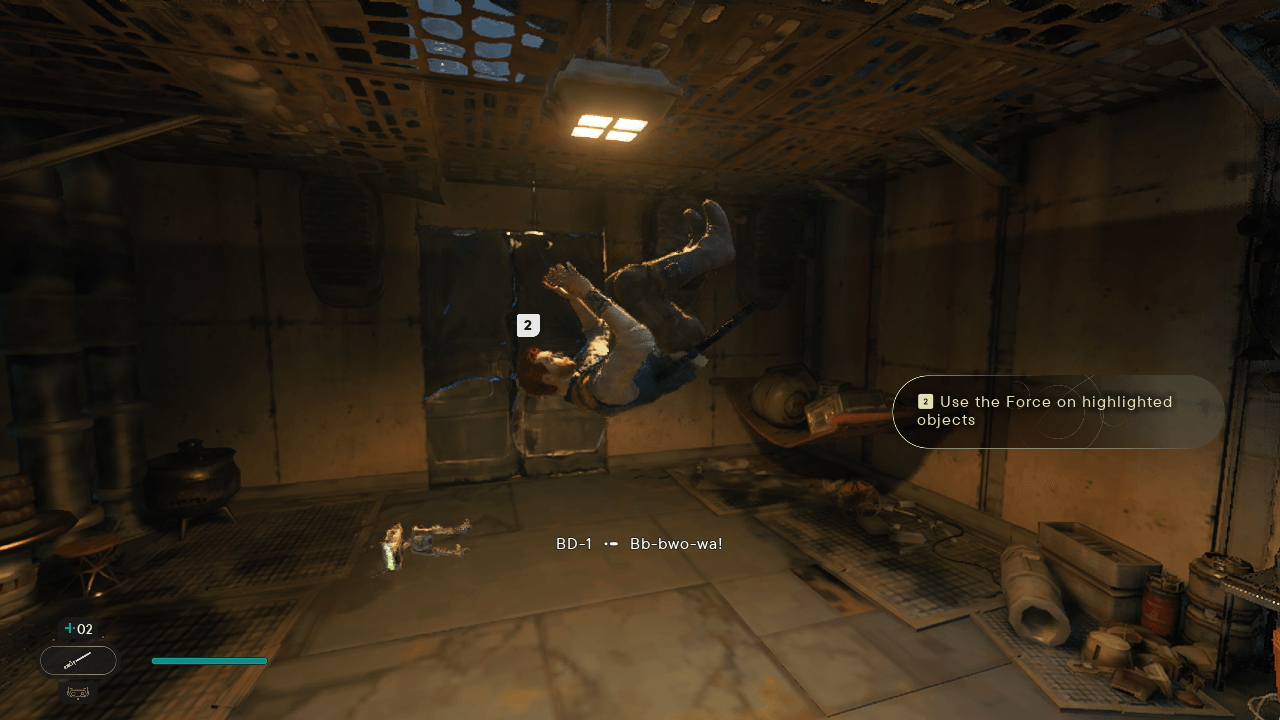Click the glowing ceiling light fixture
The height and width of the screenshot is (720, 1280).
point(610,120)
